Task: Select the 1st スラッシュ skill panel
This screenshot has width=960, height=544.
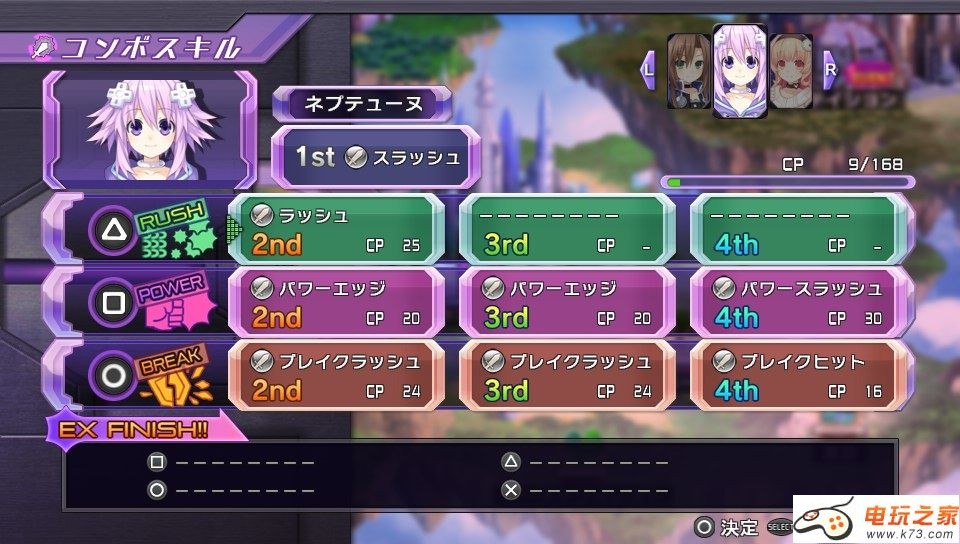Action: (370, 157)
